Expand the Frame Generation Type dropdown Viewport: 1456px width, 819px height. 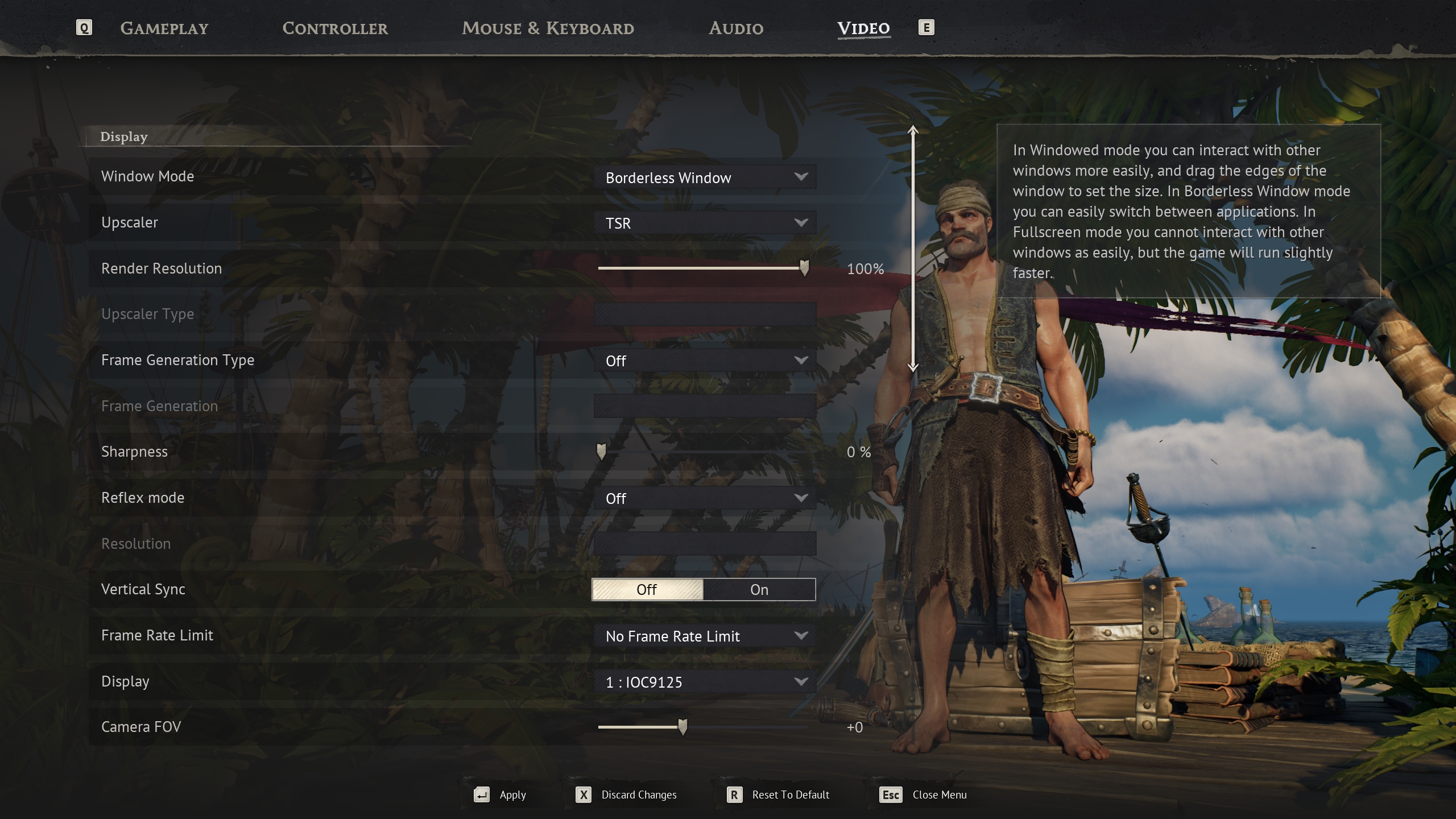[704, 360]
